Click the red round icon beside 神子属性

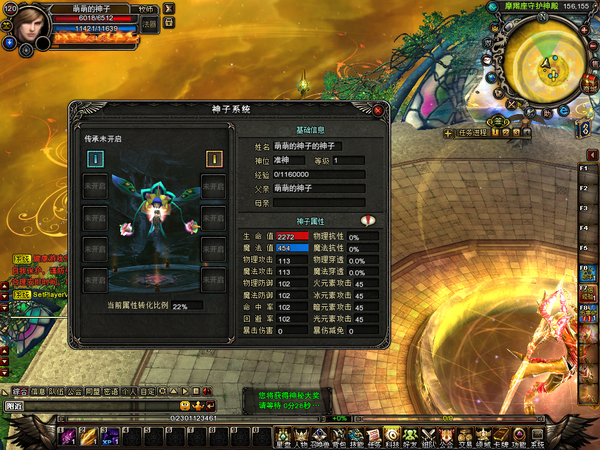pyautogui.click(x=367, y=221)
